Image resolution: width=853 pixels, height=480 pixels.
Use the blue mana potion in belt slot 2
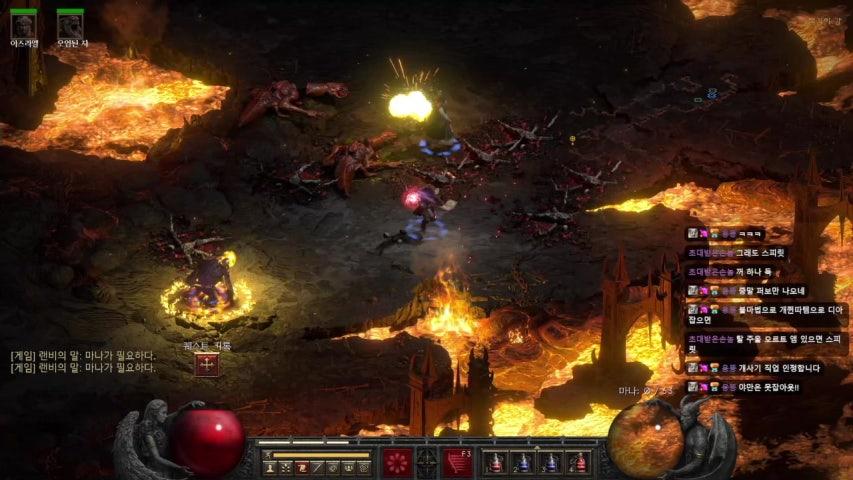522,463
